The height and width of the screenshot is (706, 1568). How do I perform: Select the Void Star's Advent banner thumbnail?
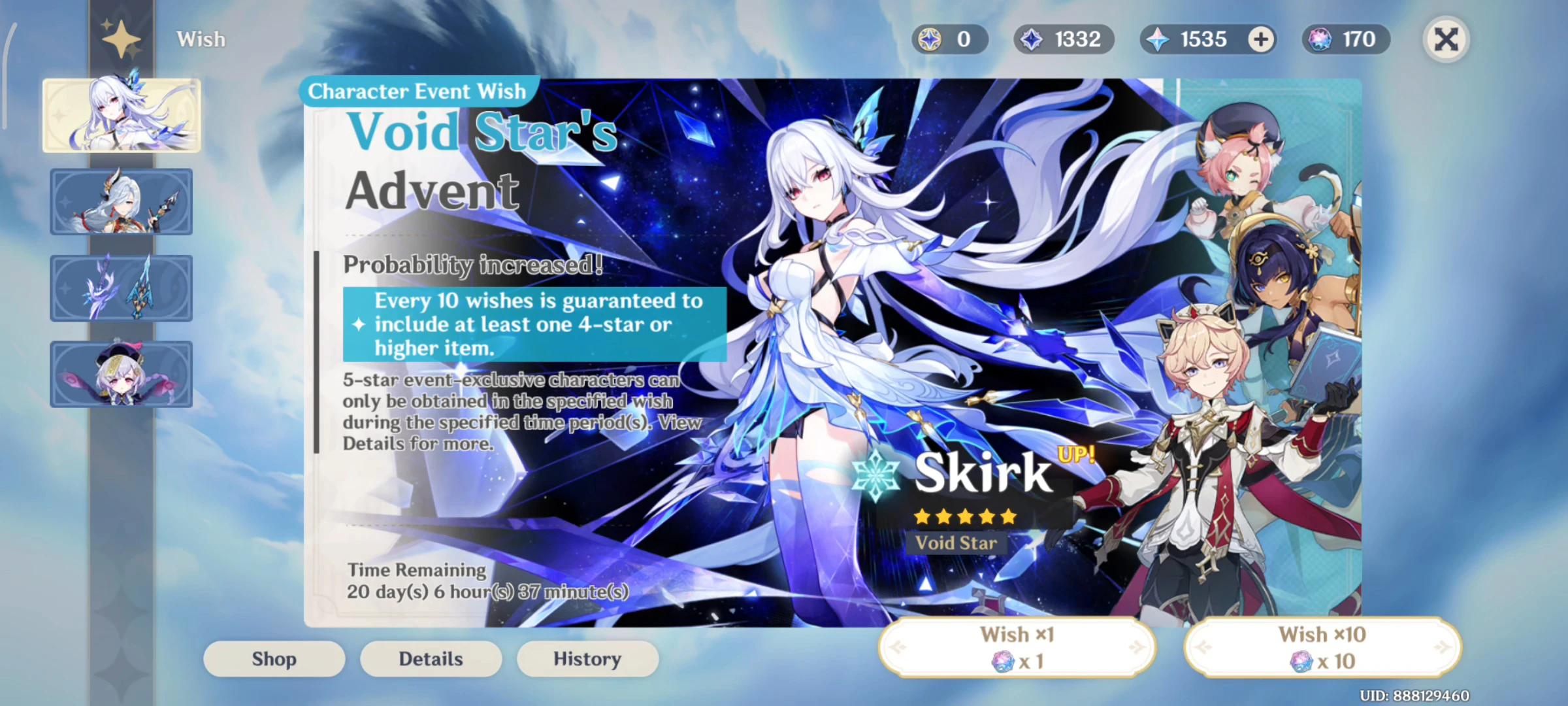pyautogui.click(x=122, y=115)
